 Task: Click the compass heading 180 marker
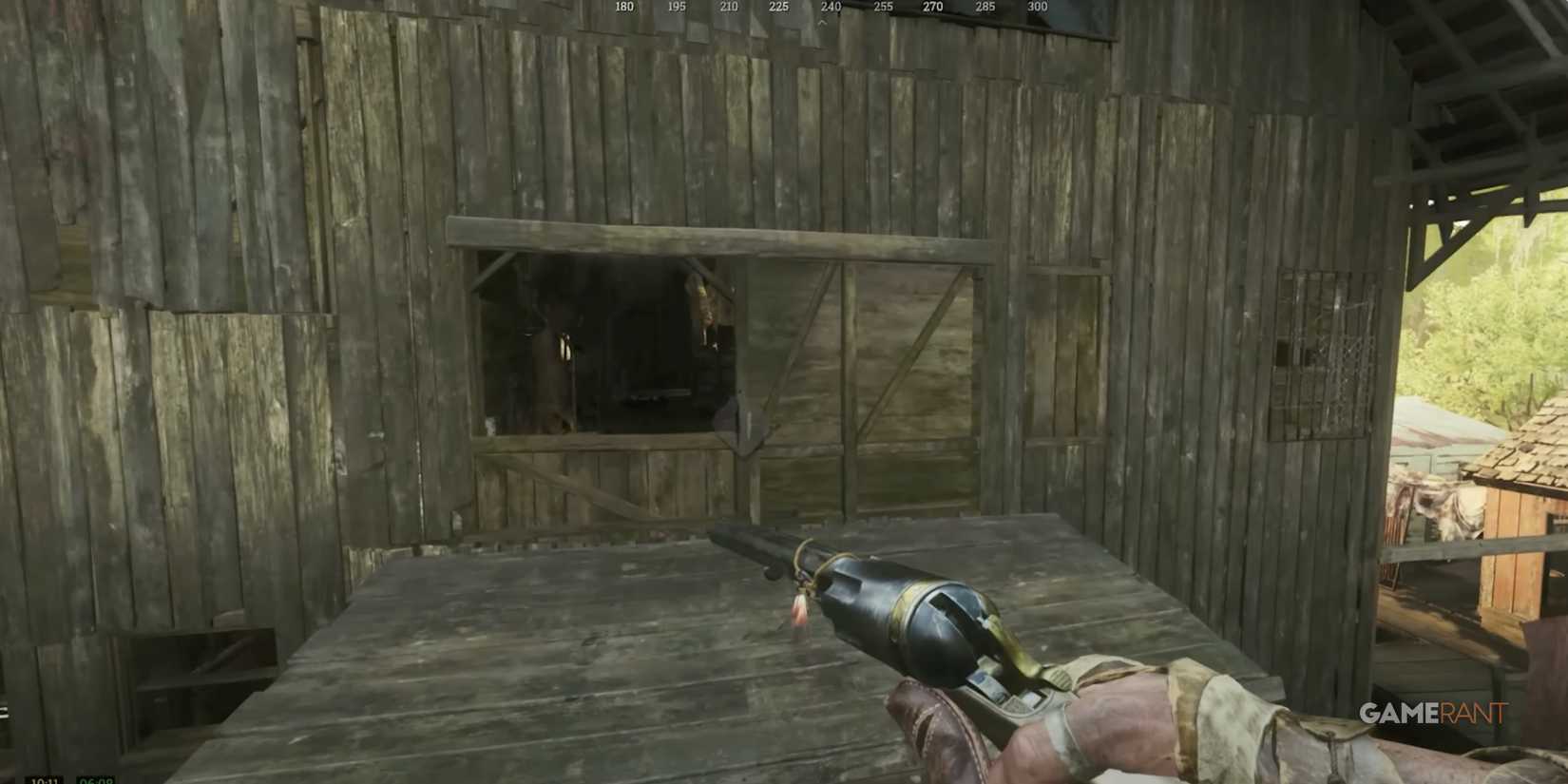tap(622, 7)
